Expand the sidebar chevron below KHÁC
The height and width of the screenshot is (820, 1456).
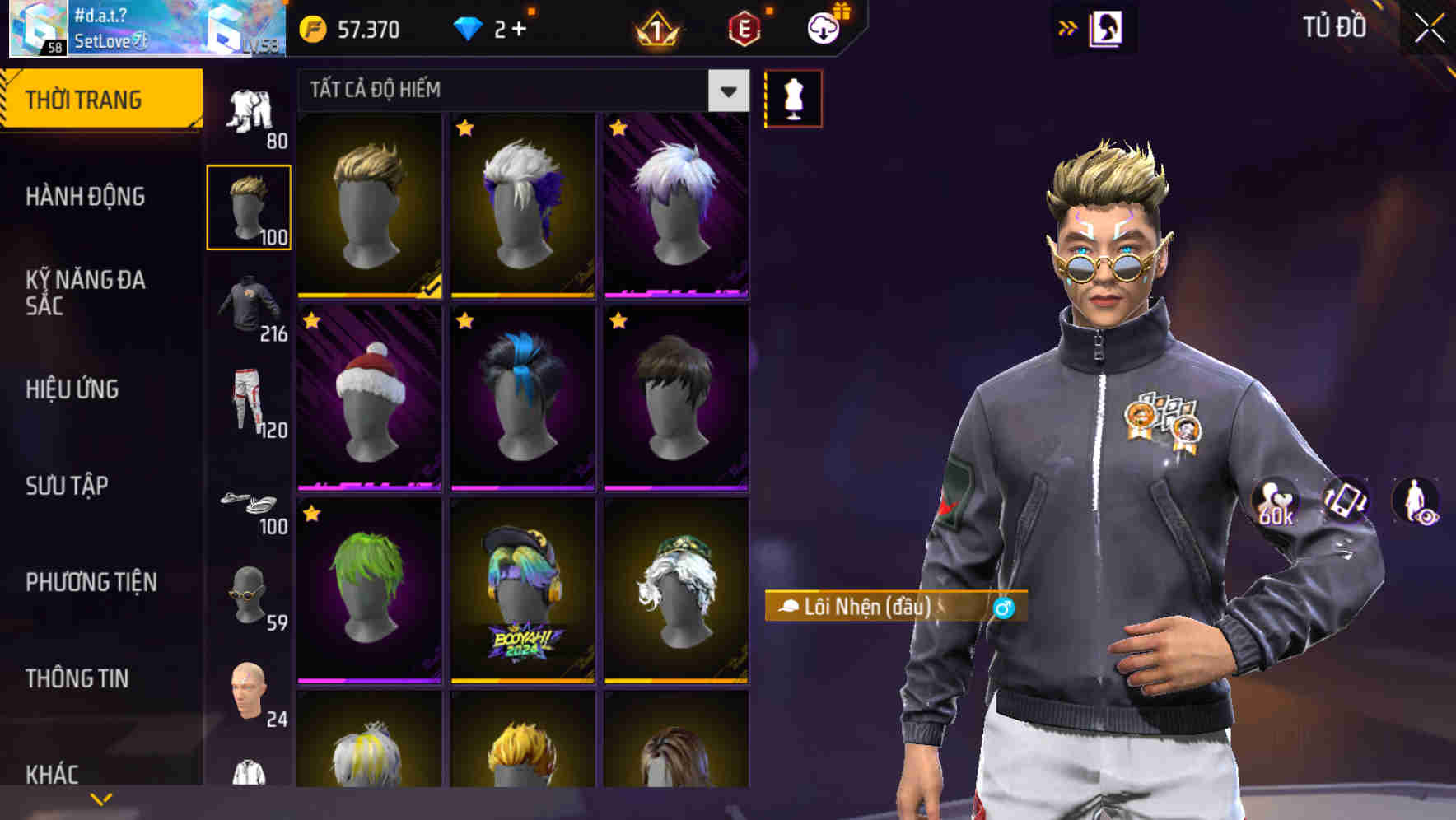(x=100, y=799)
